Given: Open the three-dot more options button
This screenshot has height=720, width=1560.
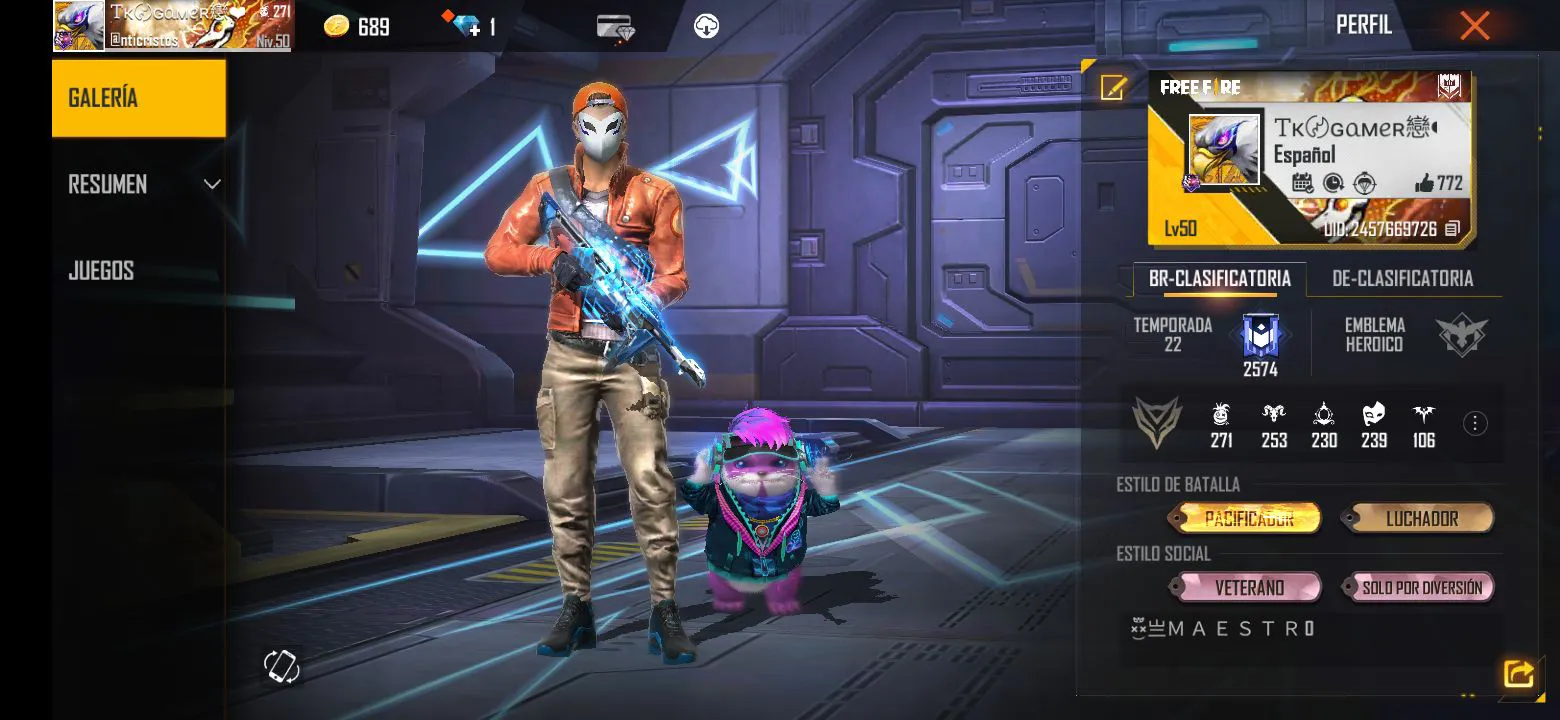Looking at the screenshot, I should tap(1475, 424).
